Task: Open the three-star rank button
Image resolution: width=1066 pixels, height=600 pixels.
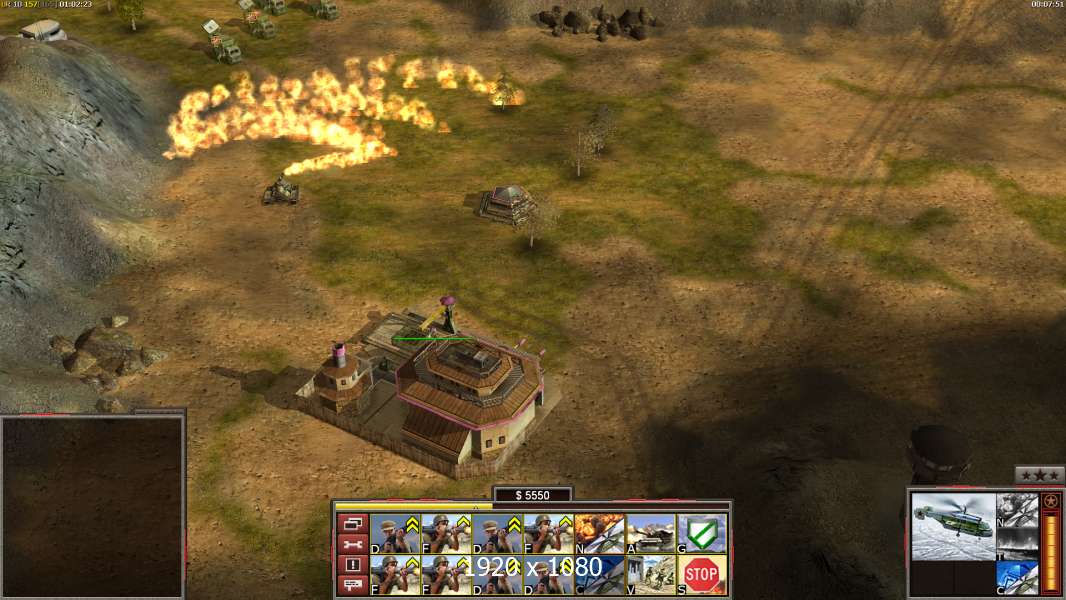Action: (1039, 476)
